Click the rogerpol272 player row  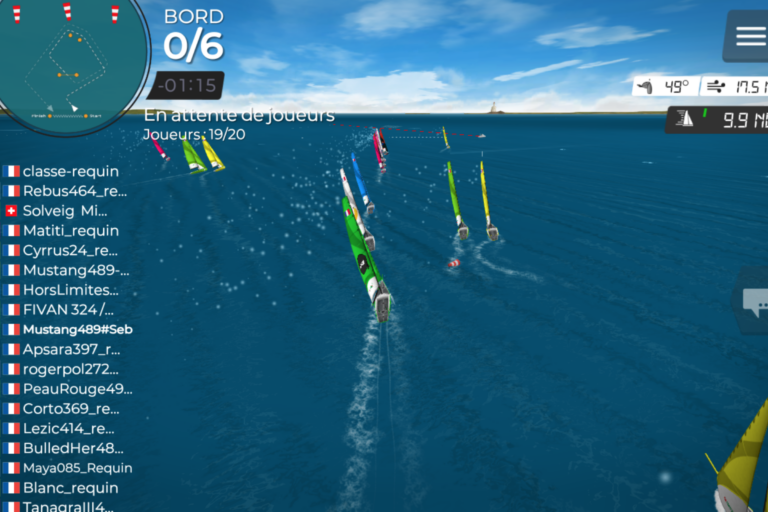pos(70,369)
